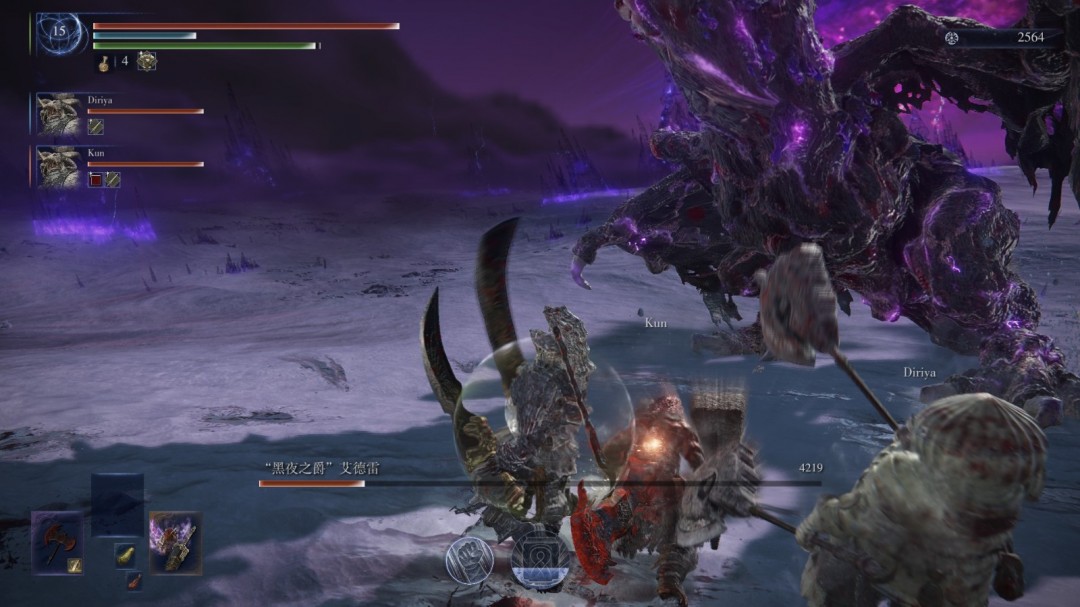The width and height of the screenshot is (1080, 607).
Task: Select the purple-glowing greatsword weapon slot
Action: click(175, 542)
